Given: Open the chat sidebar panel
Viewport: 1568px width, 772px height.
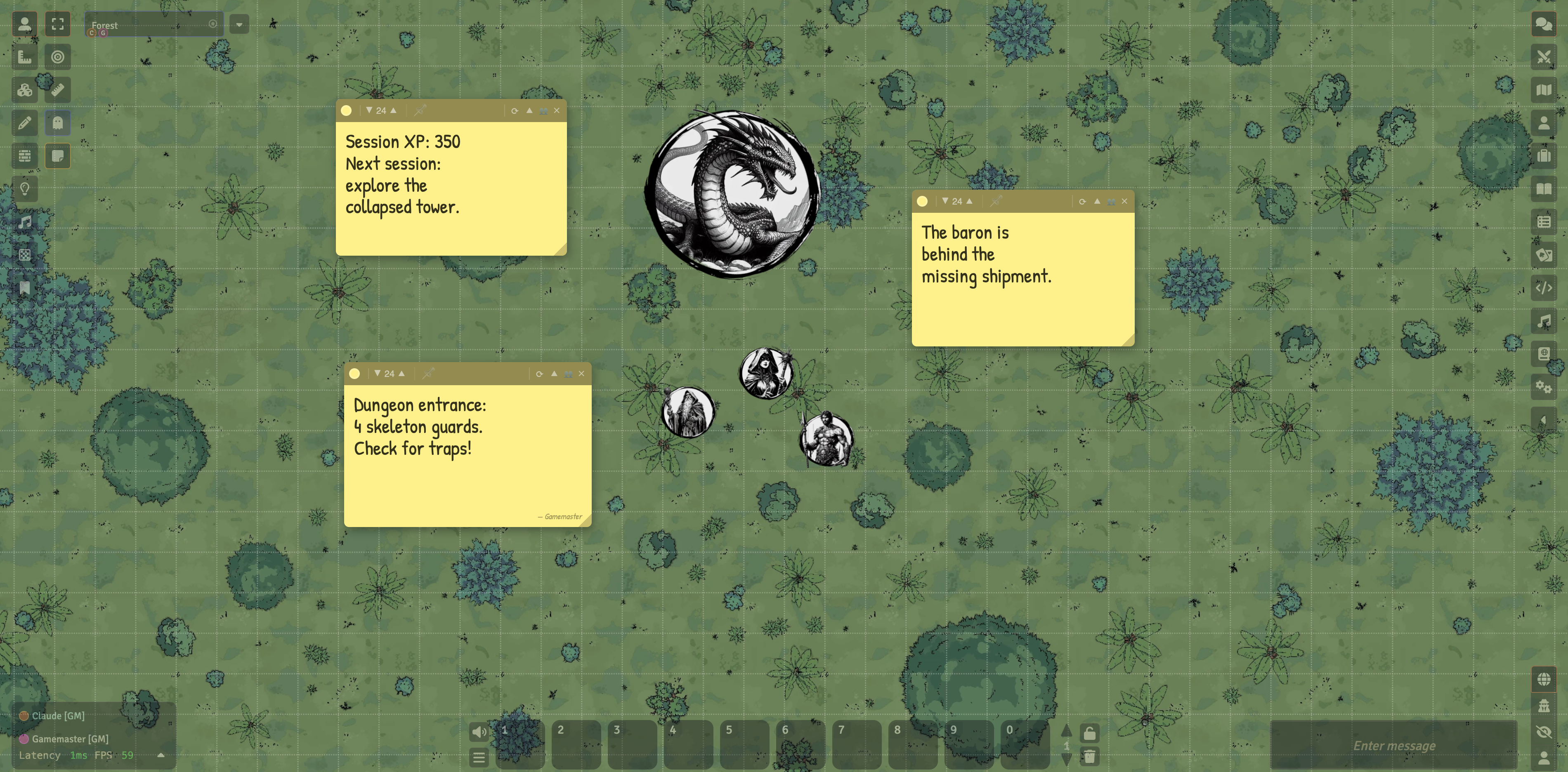Looking at the screenshot, I should (x=1544, y=24).
